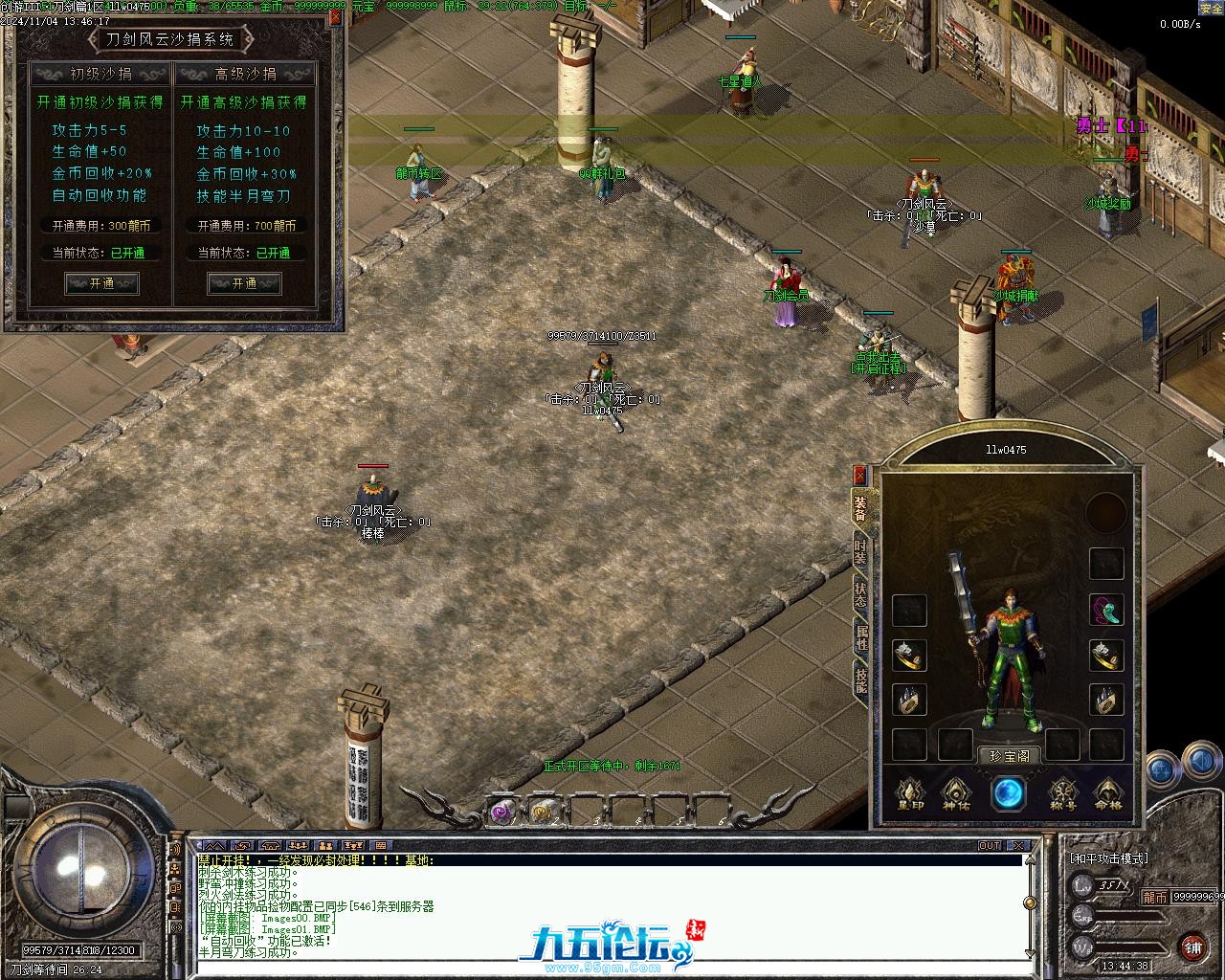The height and width of the screenshot is (980, 1225).
Task: Click the glowing blue orb icon
Action: pos(1009,792)
